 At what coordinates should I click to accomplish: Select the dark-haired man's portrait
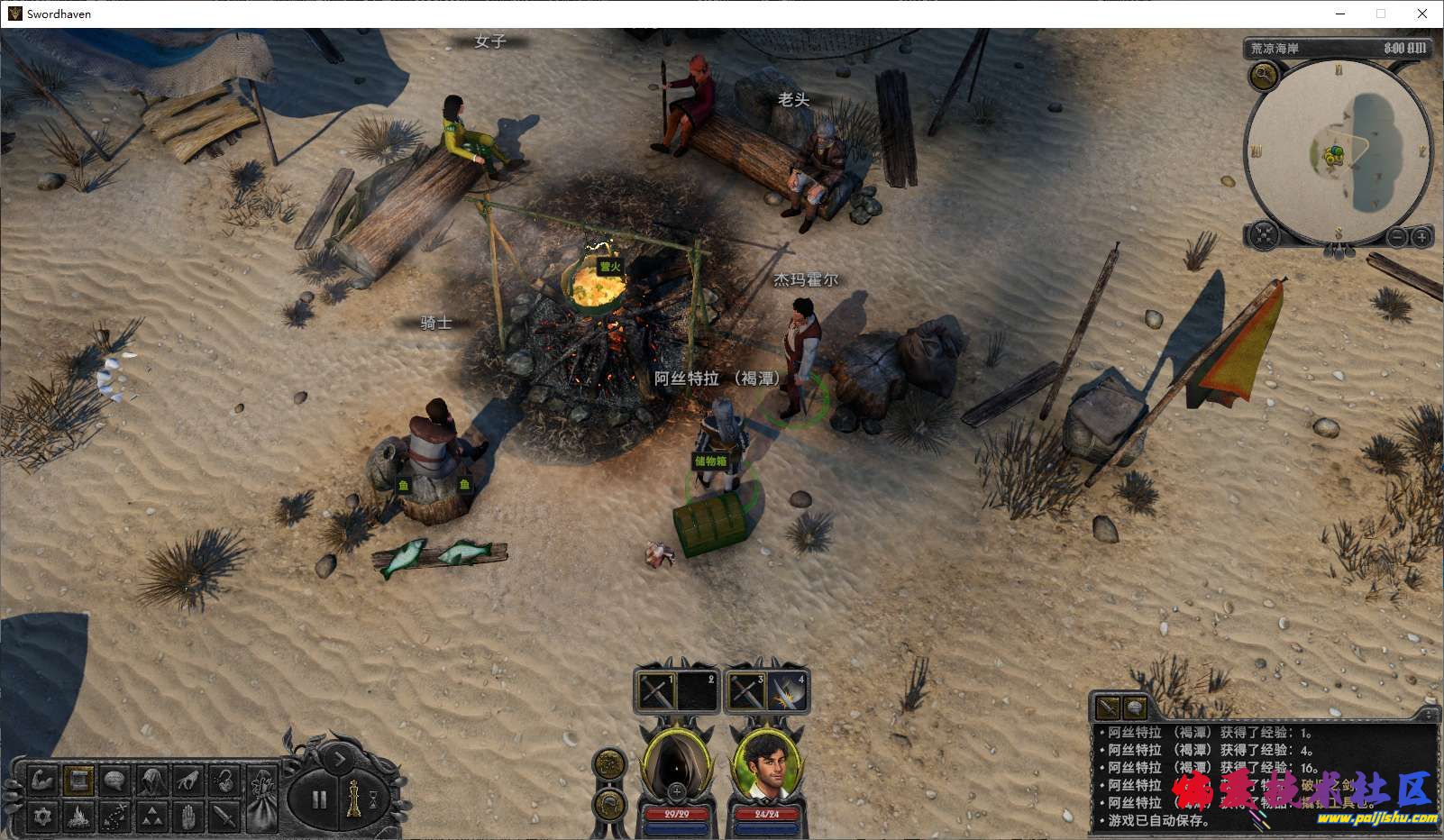[x=767, y=762]
